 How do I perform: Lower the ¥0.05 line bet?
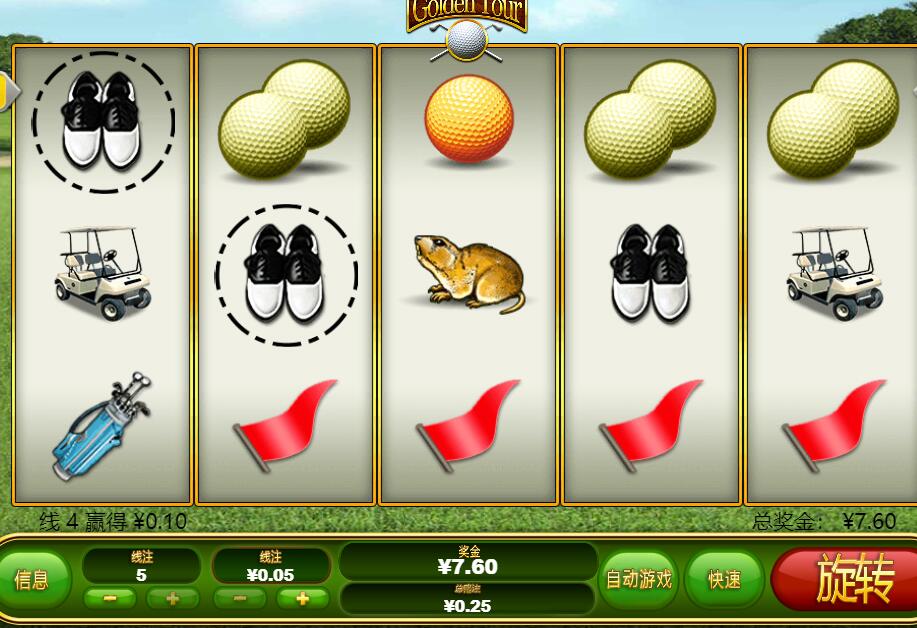click(x=240, y=599)
